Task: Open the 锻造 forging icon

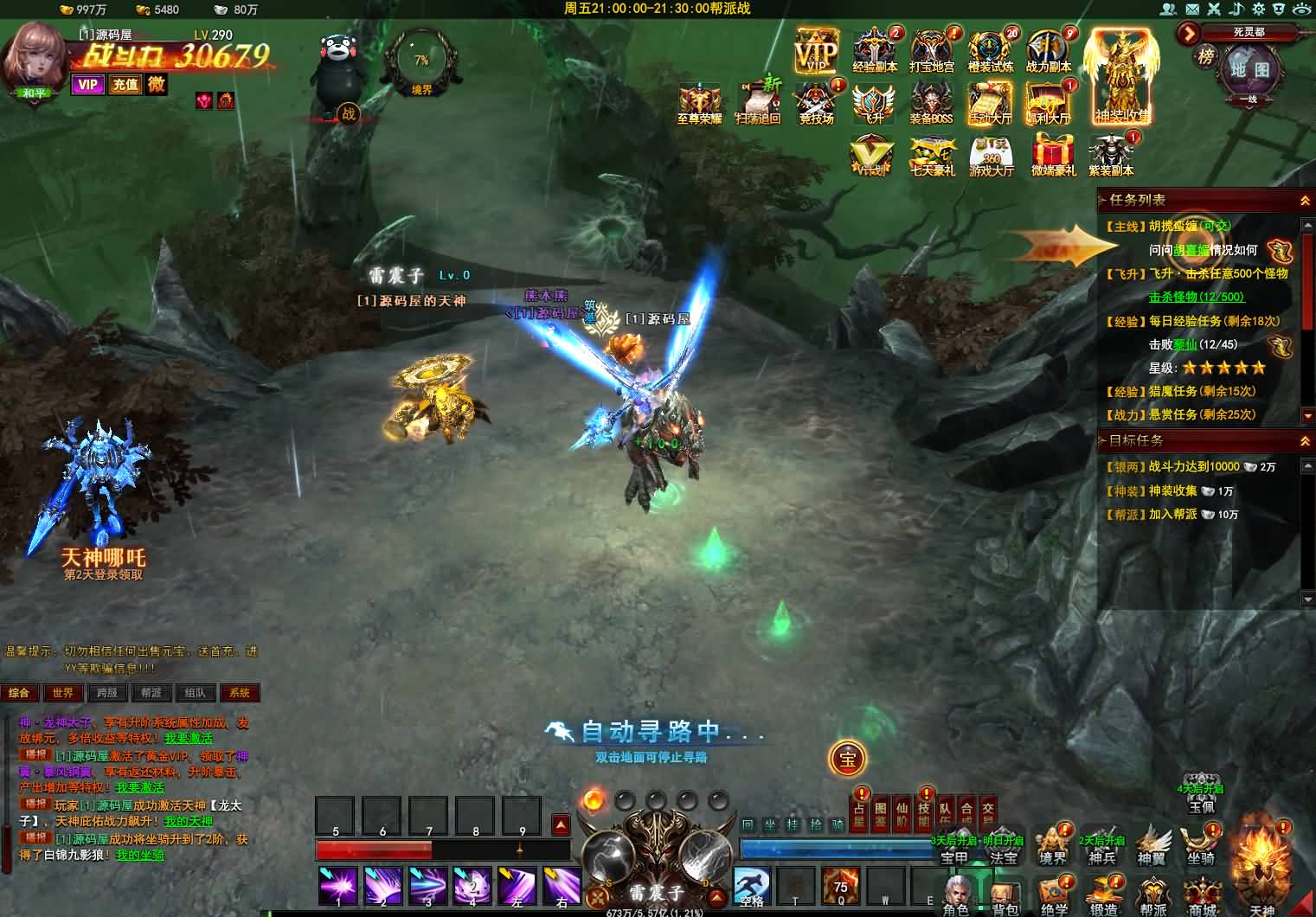Action: coord(1103,897)
